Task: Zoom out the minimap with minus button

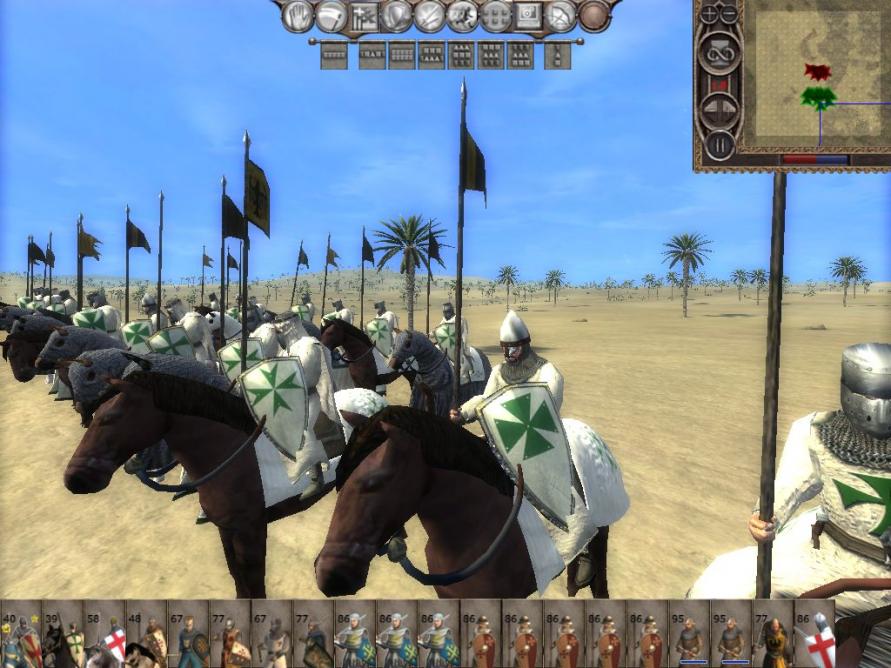Action: [x=729, y=14]
